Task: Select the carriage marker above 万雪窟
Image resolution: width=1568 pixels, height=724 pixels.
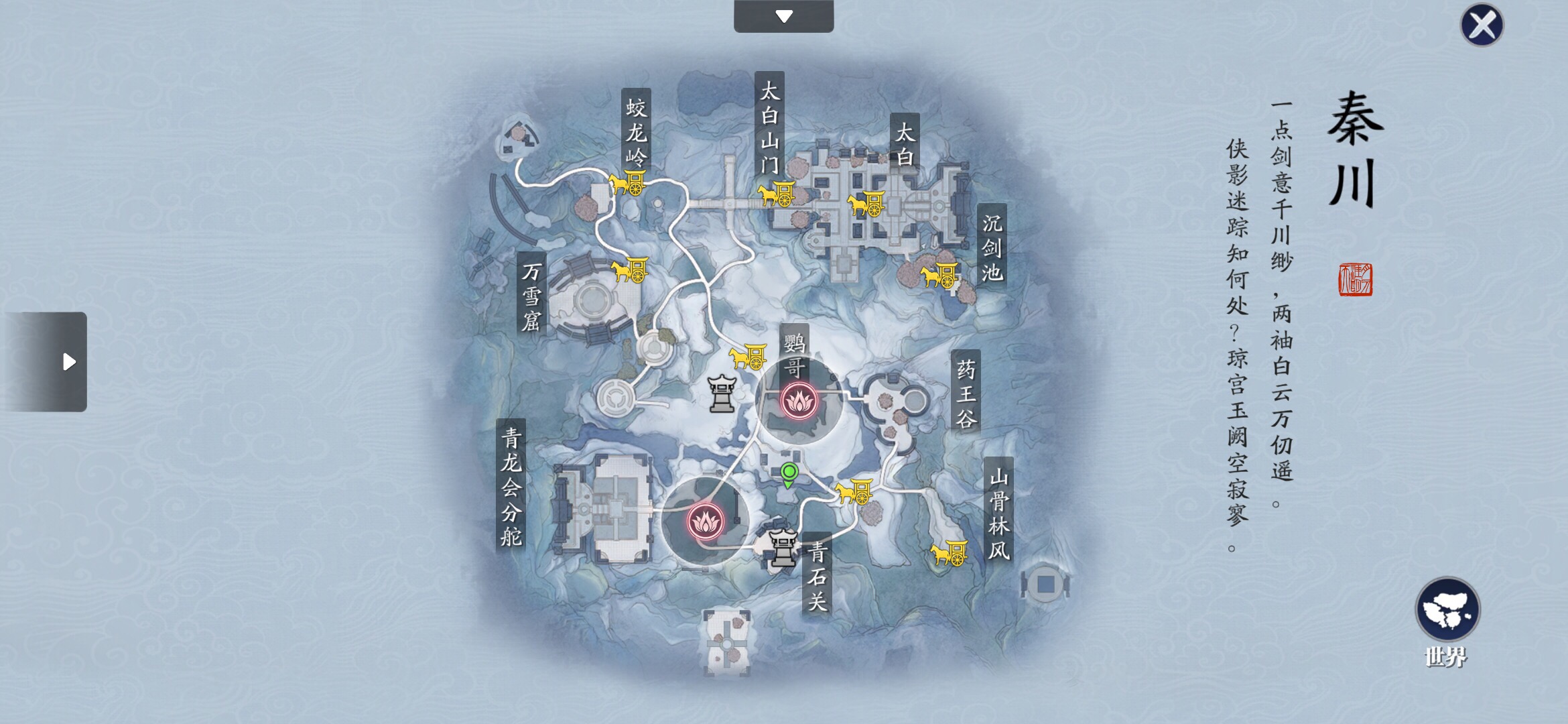Action: pyautogui.click(x=630, y=270)
